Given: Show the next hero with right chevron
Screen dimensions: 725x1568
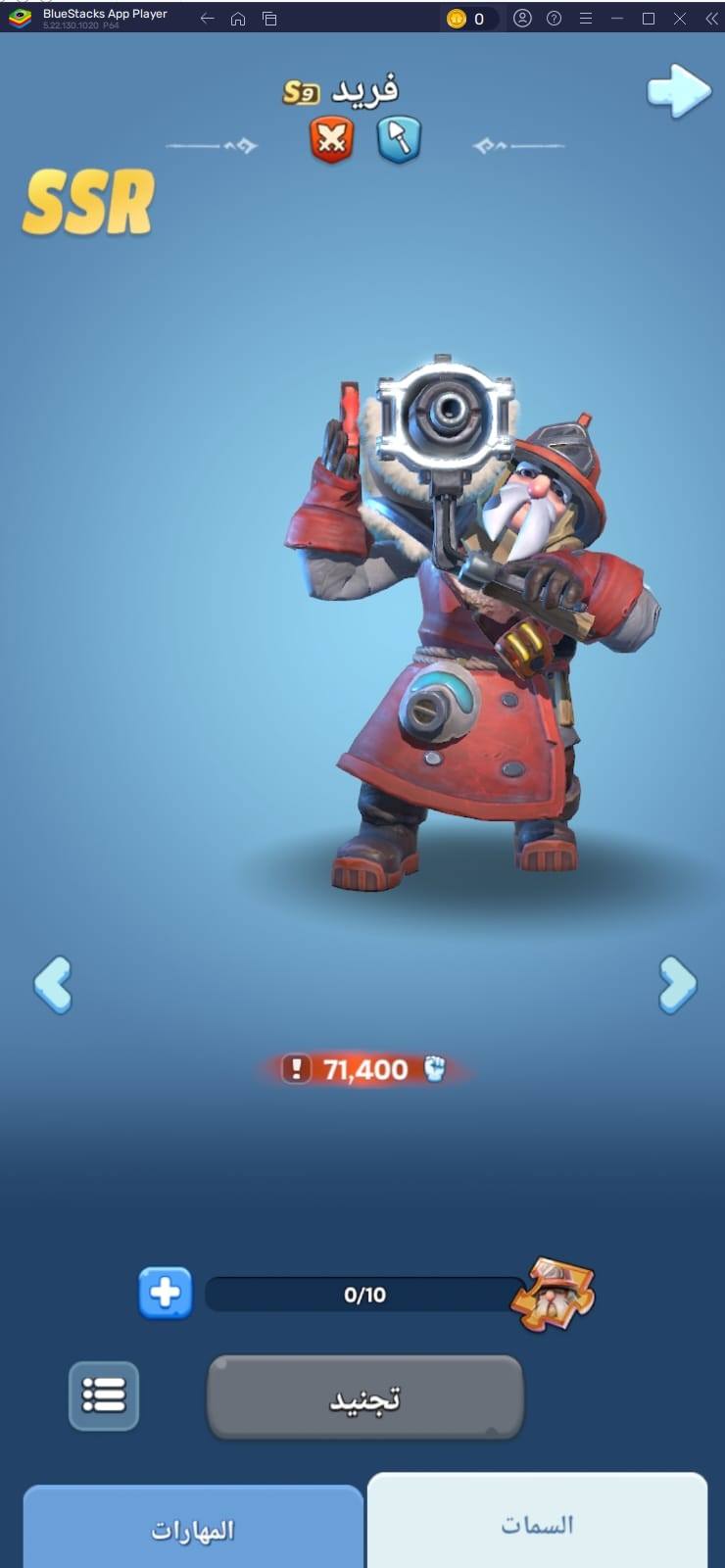Looking at the screenshot, I should pyautogui.click(x=677, y=984).
